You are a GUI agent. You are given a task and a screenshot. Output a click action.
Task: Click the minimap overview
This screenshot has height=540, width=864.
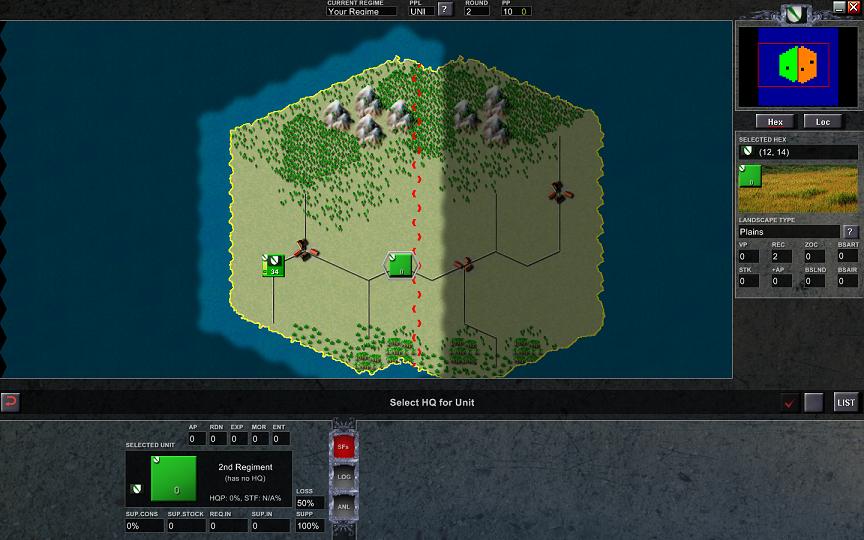tap(797, 66)
